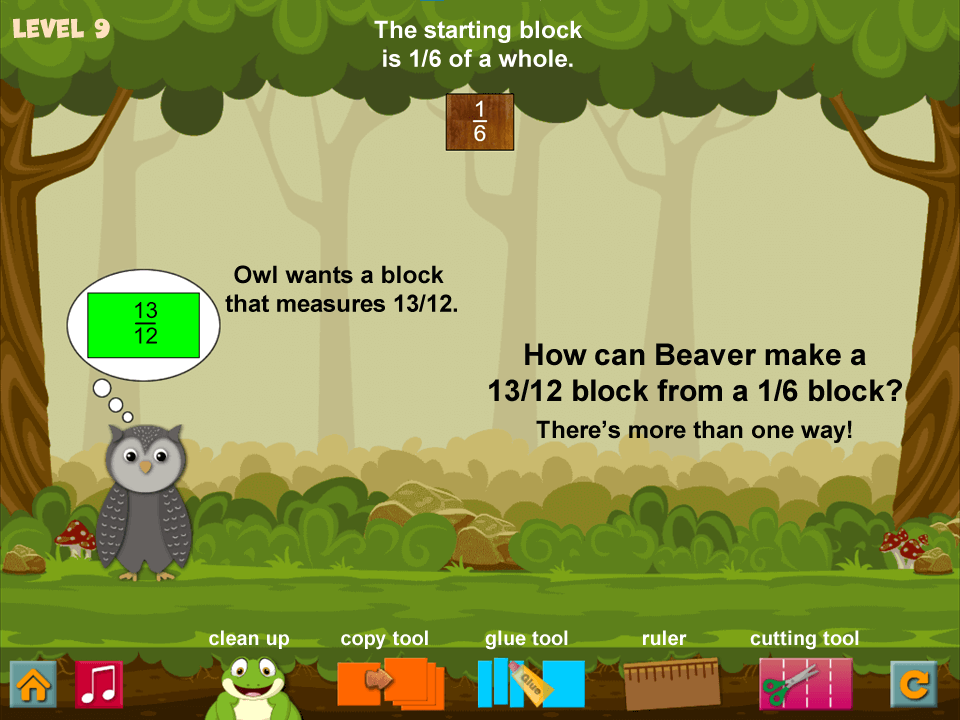Select the 1/6 starting wood block
The height and width of the screenshot is (720, 960).
pos(480,122)
